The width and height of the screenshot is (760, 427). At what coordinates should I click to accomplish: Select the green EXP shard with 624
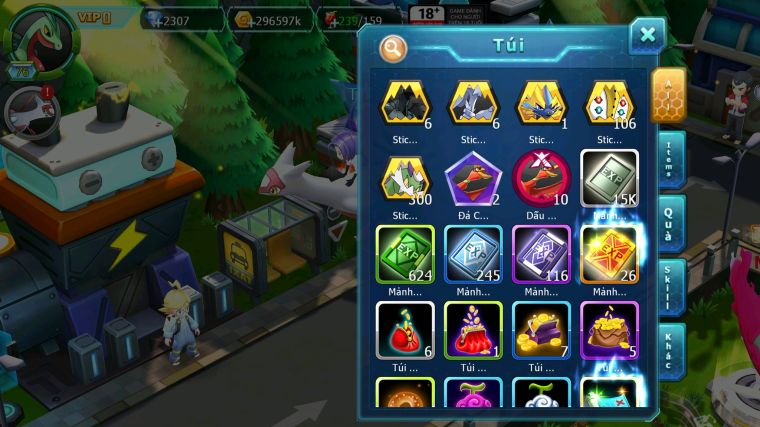(405, 254)
